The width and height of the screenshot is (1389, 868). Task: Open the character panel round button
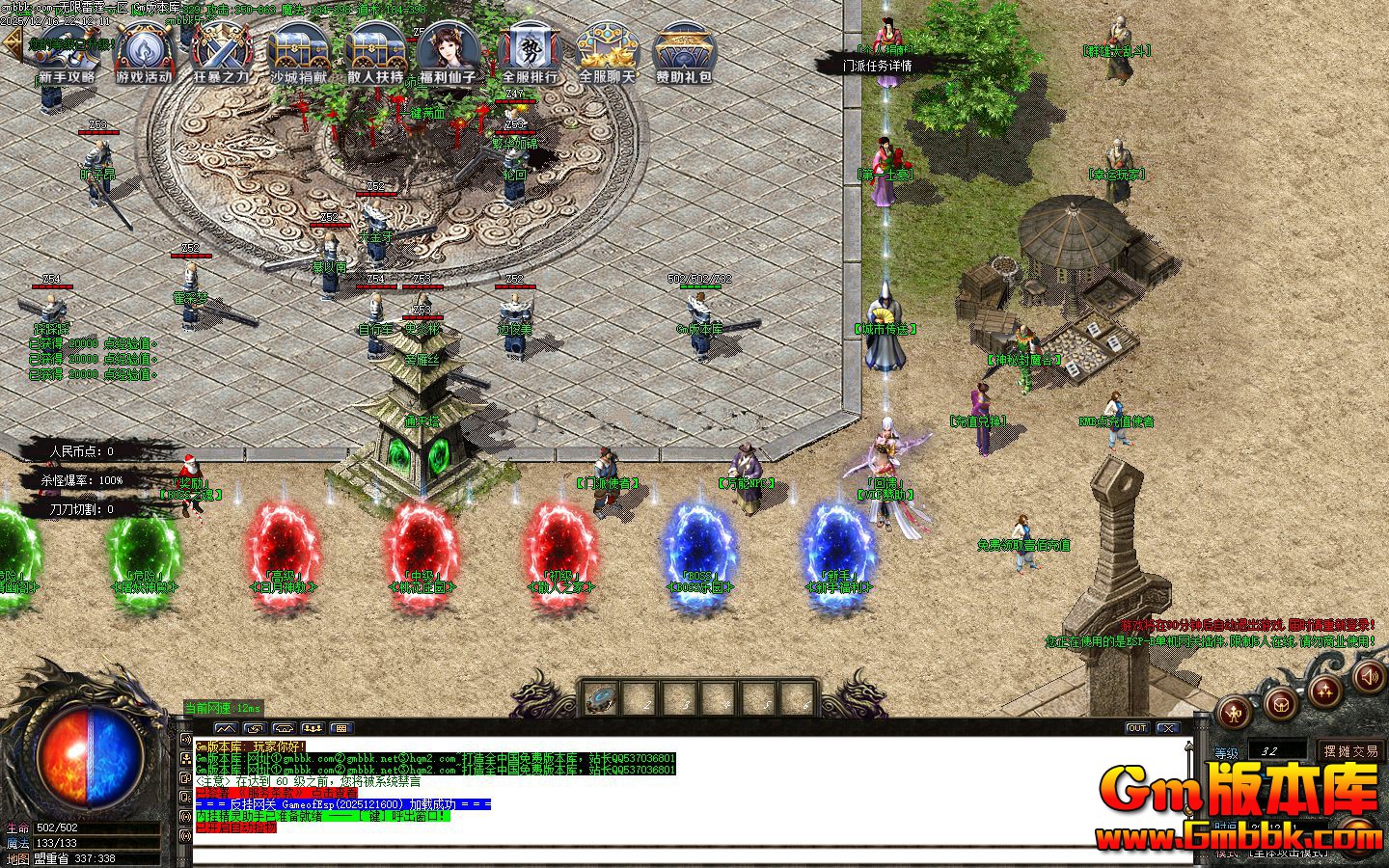(1236, 712)
